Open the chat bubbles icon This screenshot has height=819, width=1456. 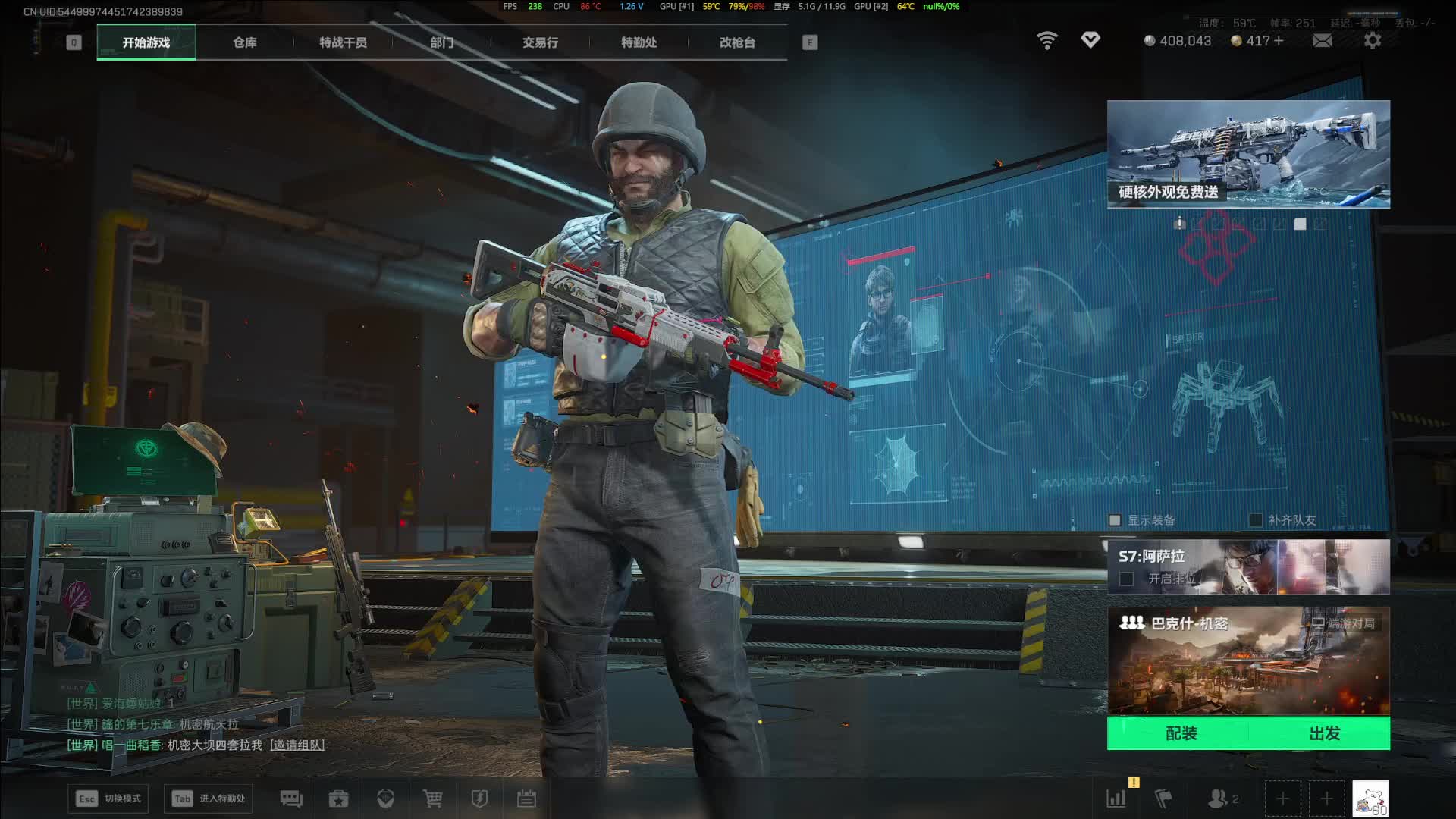click(291, 799)
